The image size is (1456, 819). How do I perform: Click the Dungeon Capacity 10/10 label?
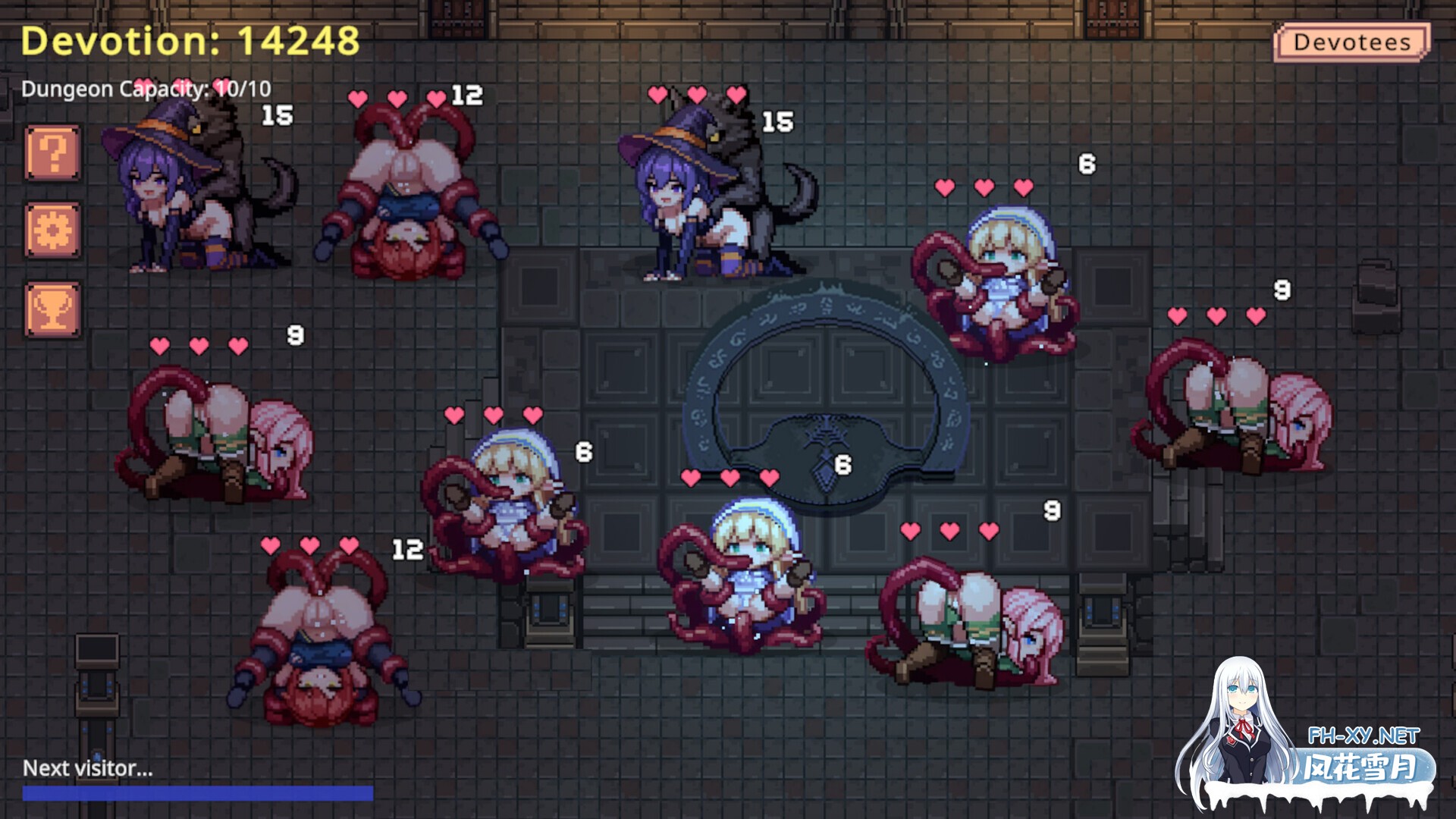tap(149, 89)
